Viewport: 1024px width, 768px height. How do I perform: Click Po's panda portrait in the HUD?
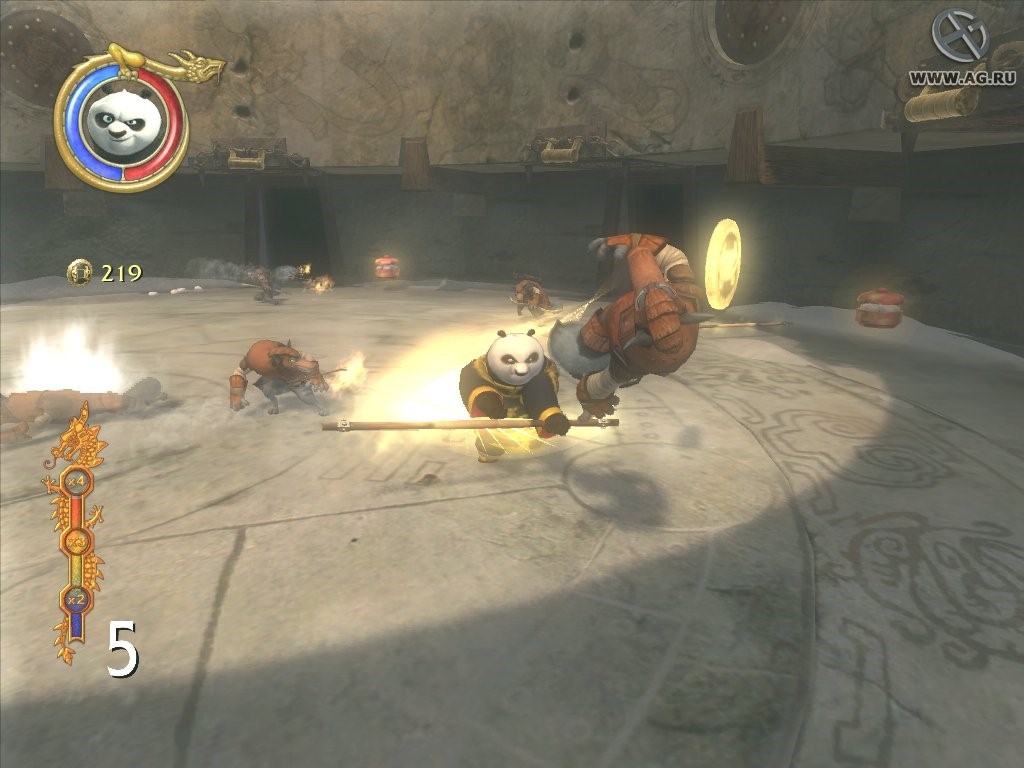coord(121,119)
